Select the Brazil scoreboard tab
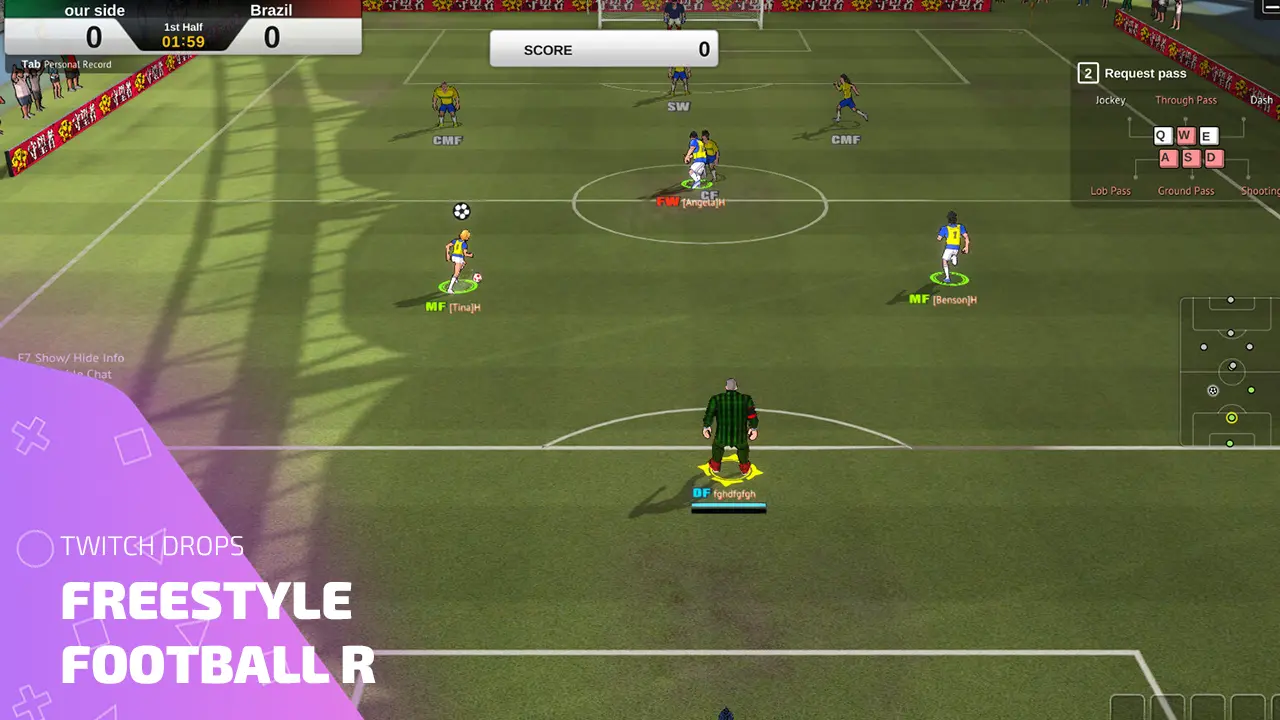The height and width of the screenshot is (720, 1280). point(270,11)
